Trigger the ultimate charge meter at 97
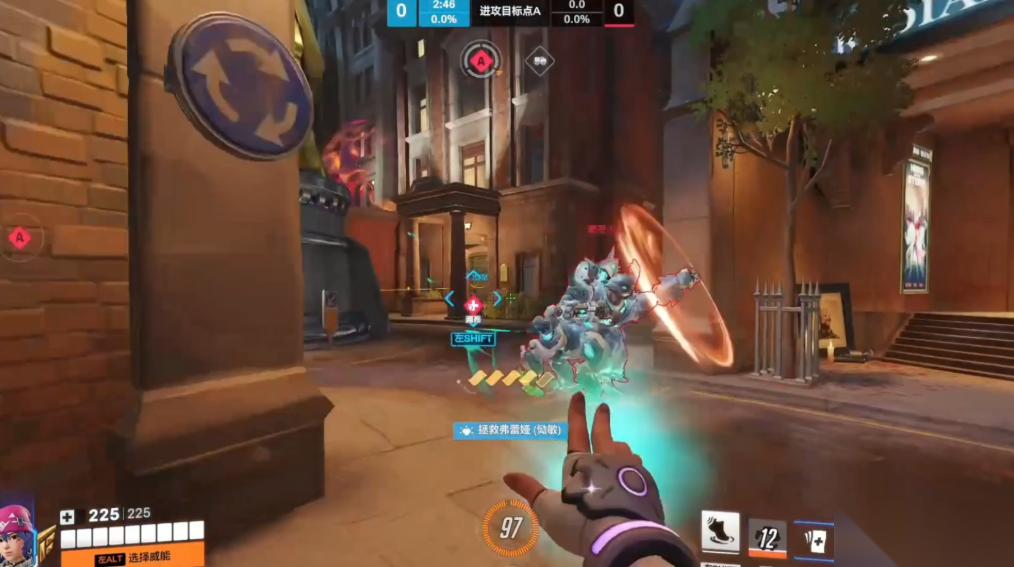The image size is (1014, 567). pos(511,528)
